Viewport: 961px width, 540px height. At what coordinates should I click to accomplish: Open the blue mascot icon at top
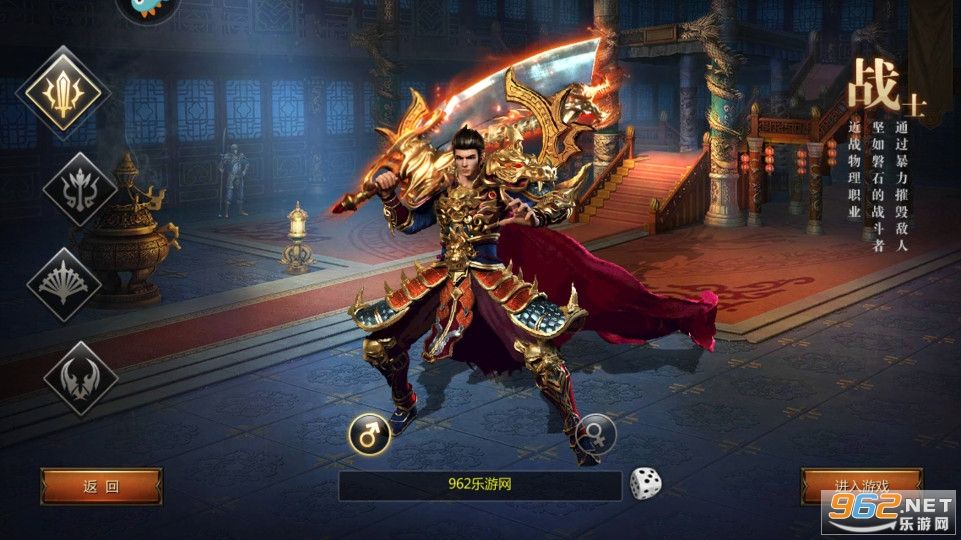point(148,8)
